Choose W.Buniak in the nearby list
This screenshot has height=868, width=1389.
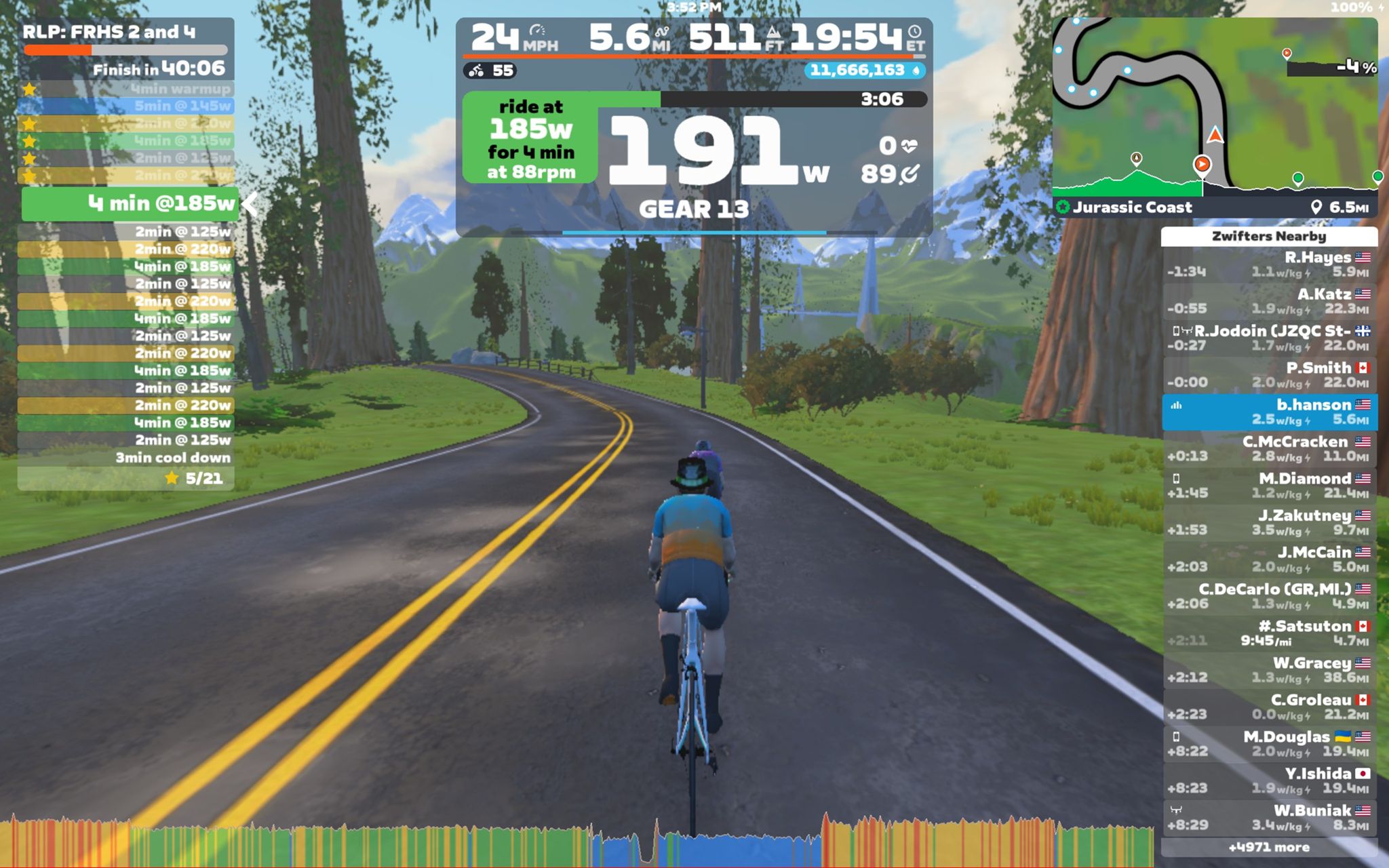(1268, 817)
